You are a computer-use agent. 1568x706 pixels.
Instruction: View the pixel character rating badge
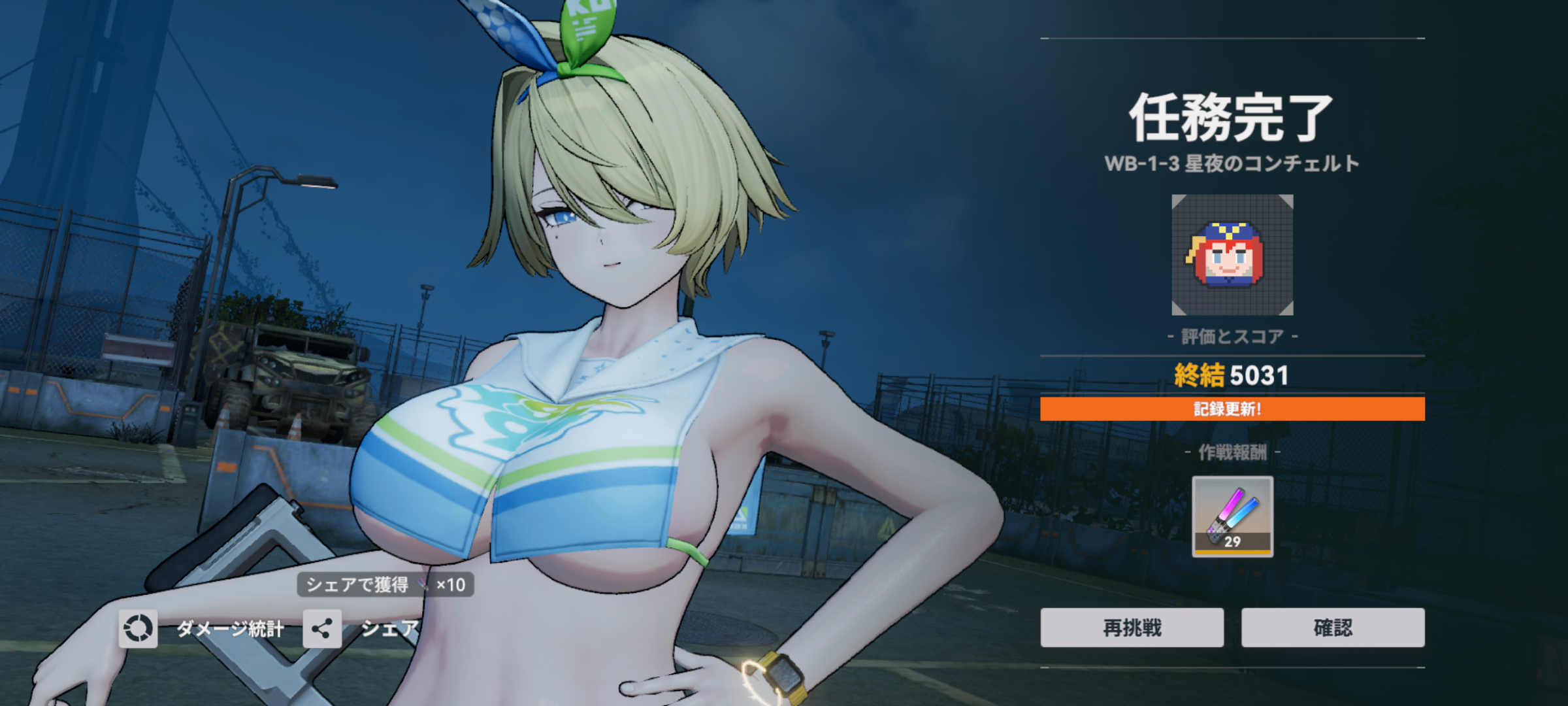[x=1232, y=255]
